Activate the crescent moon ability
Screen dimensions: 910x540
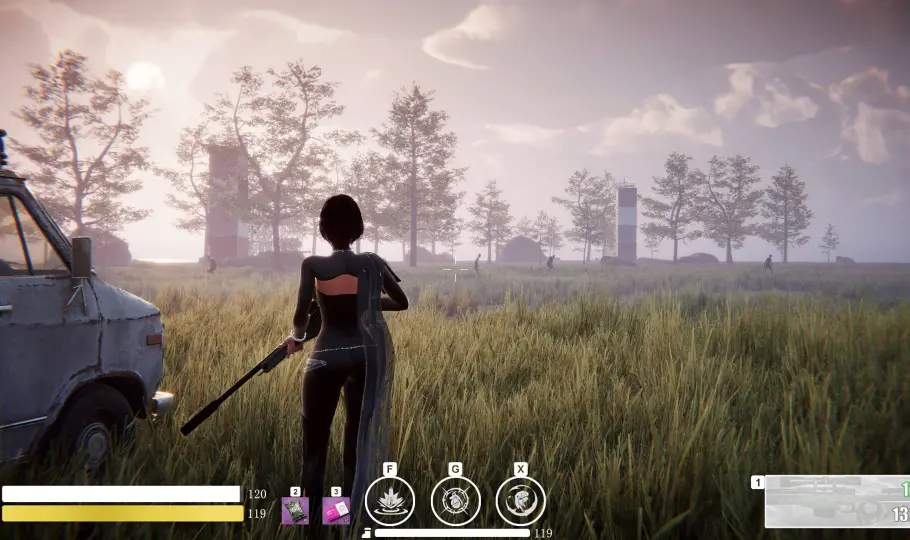pos(520,500)
